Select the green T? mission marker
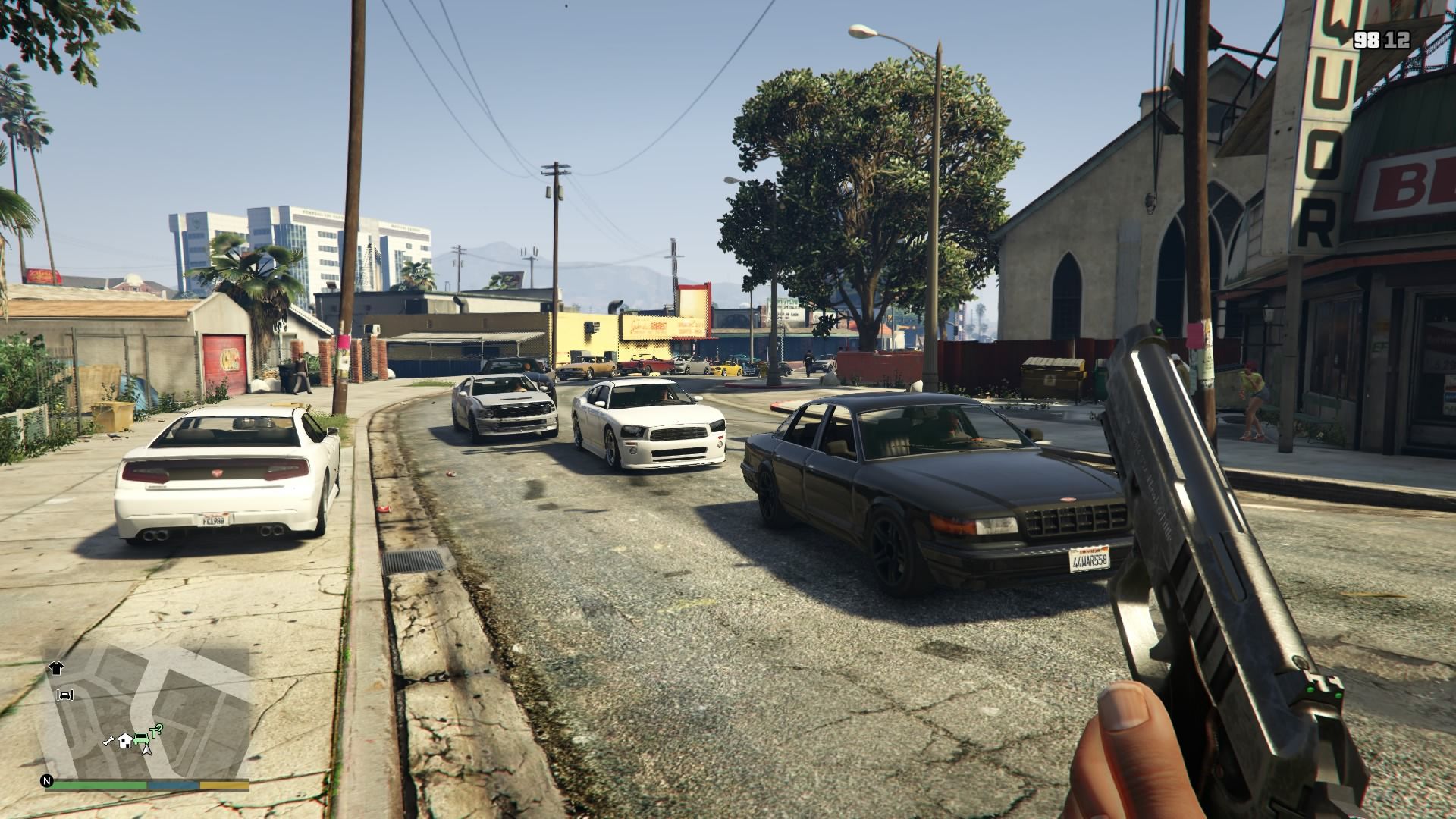This screenshot has height=819, width=1456. 156,731
